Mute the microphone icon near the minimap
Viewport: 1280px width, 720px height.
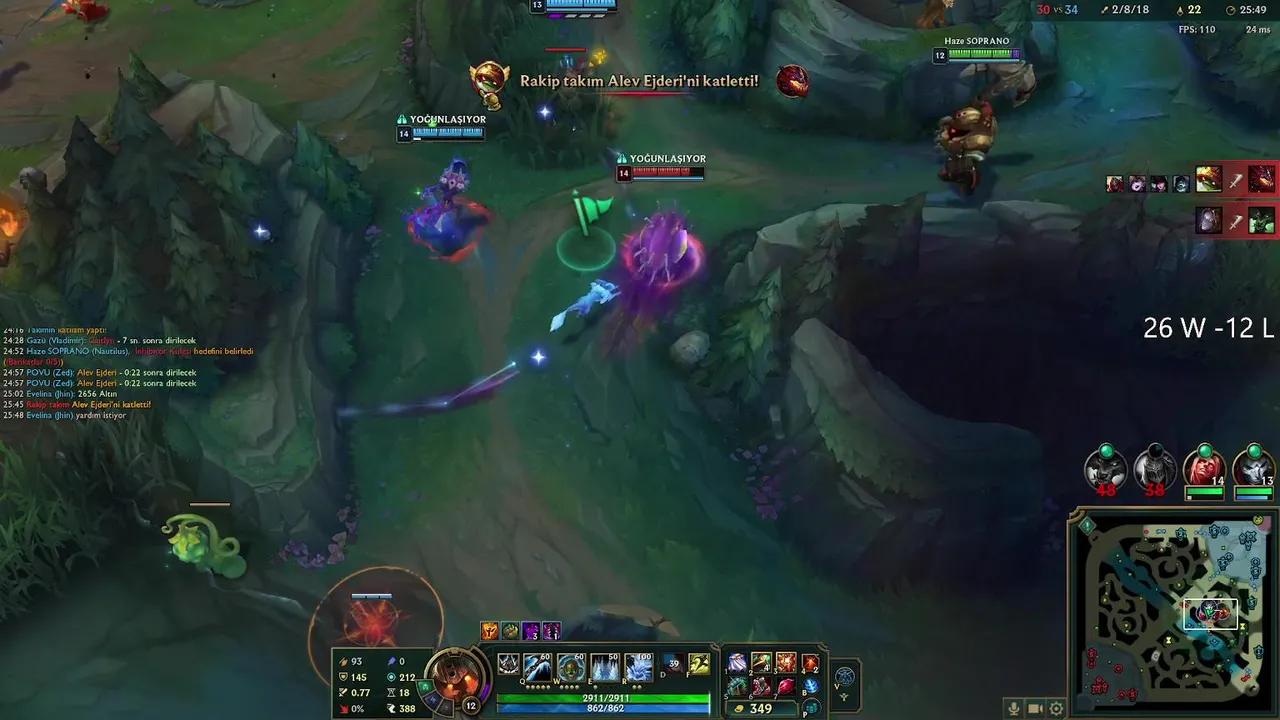1014,708
